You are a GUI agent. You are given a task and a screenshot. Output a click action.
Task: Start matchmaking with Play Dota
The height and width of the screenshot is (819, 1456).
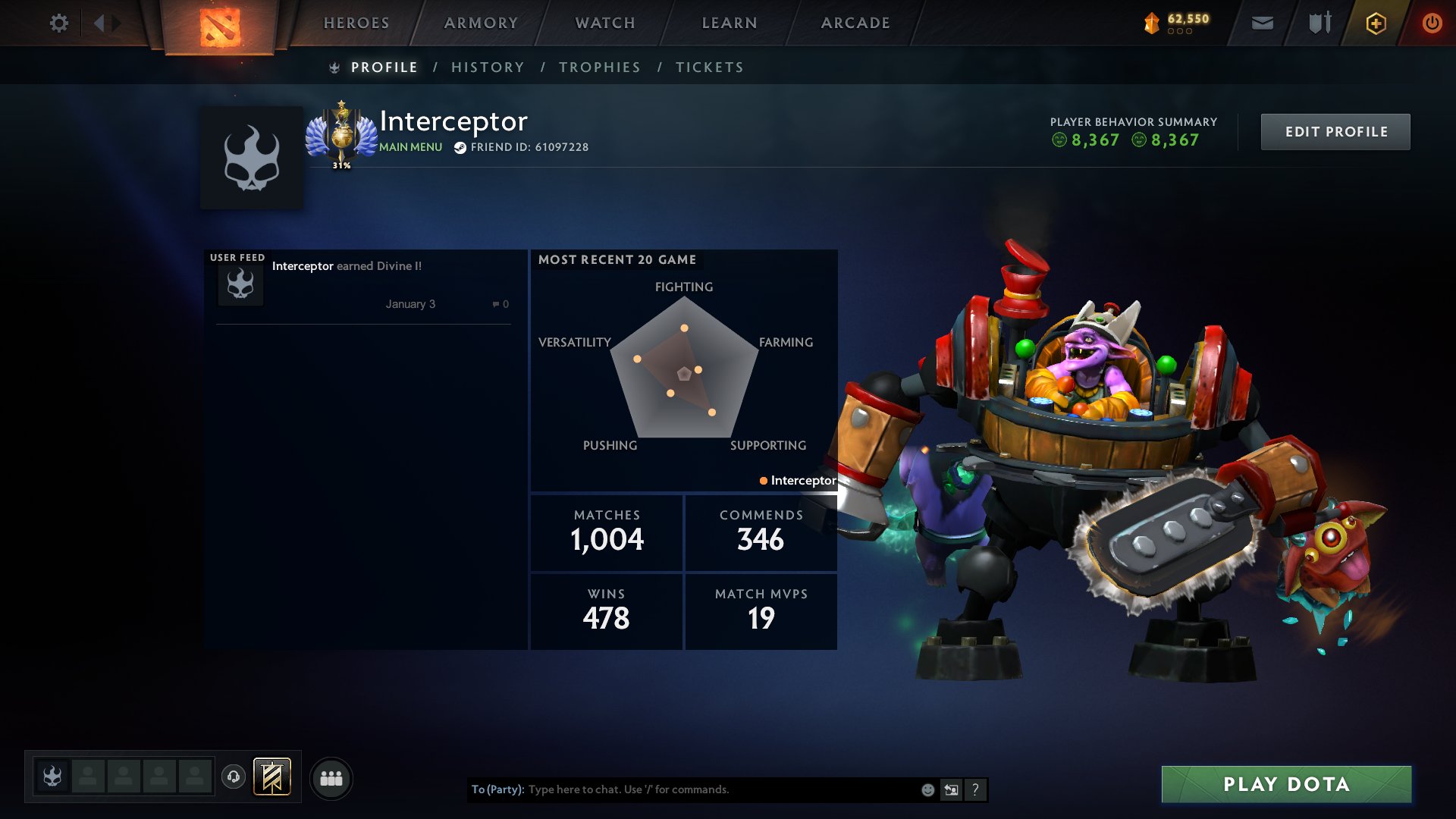pyautogui.click(x=1286, y=784)
